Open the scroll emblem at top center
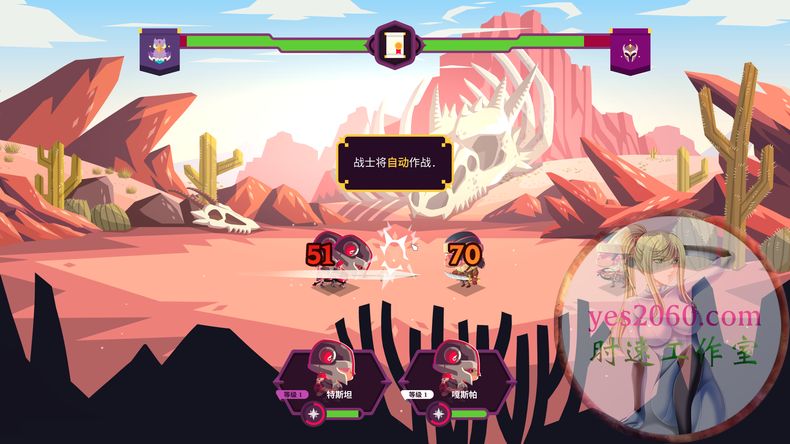The height and width of the screenshot is (444, 790). tap(393, 45)
